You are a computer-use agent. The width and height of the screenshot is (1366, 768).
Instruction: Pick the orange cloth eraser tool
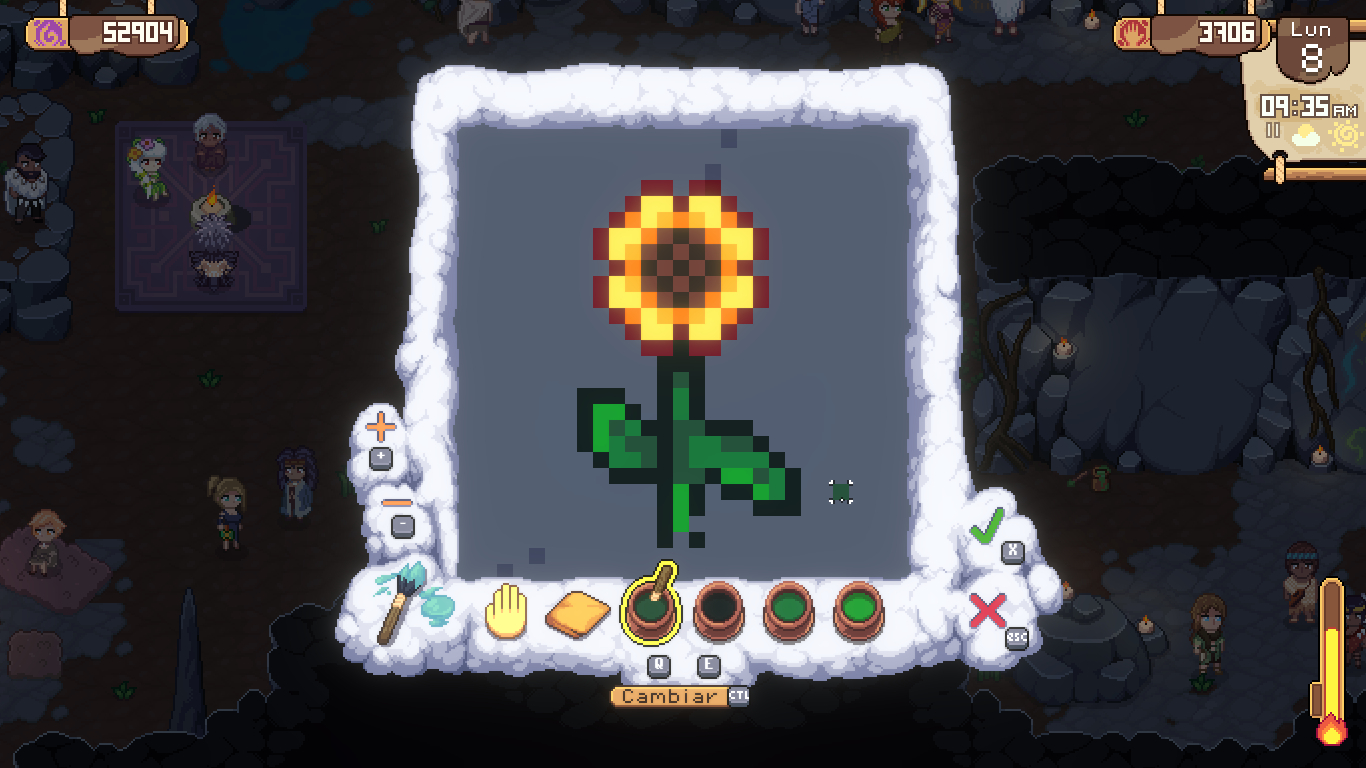pyautogui.click(x=578, y=612)
